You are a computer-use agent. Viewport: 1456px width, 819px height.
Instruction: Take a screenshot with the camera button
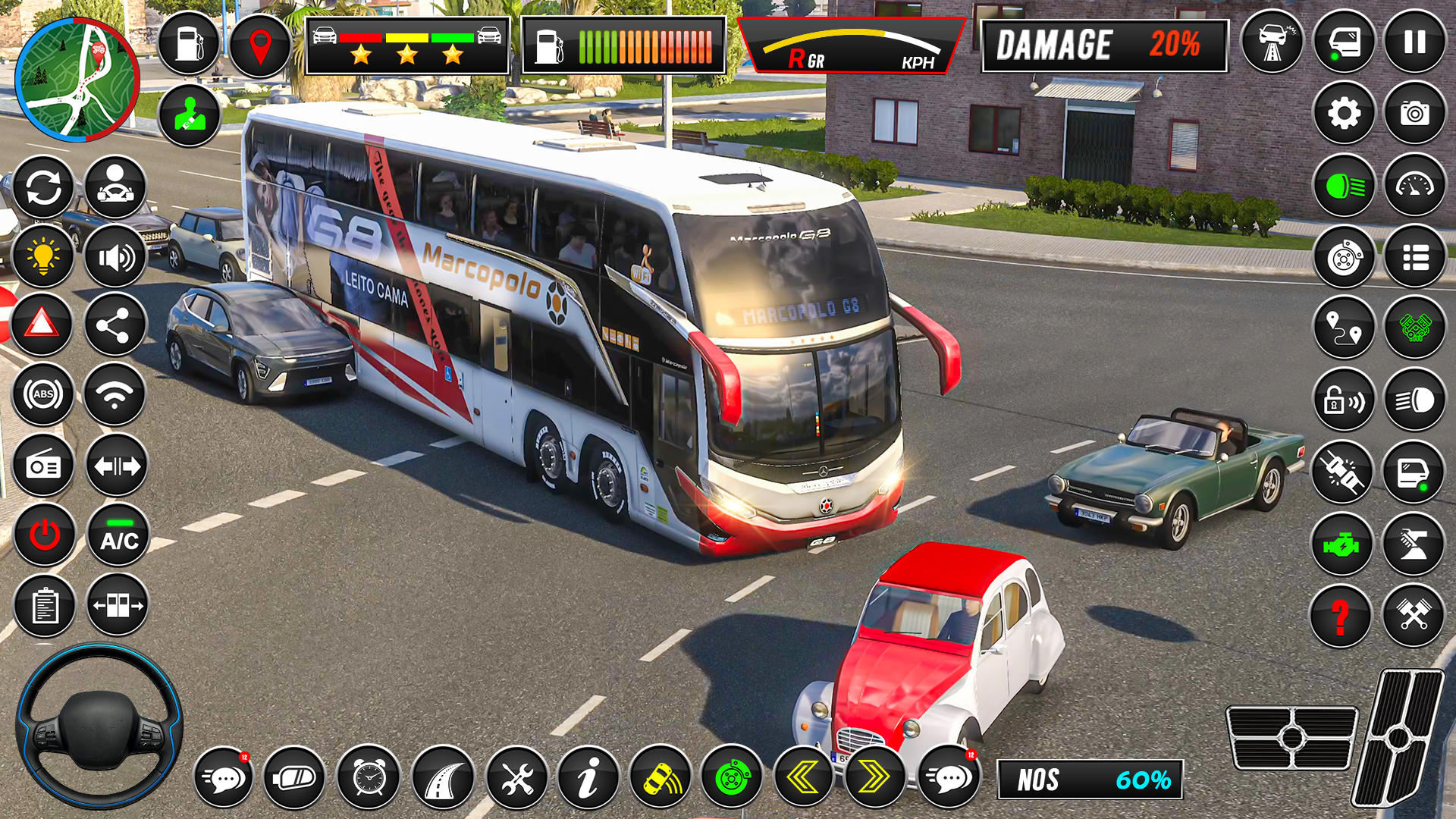click(x=1414, y=114)
